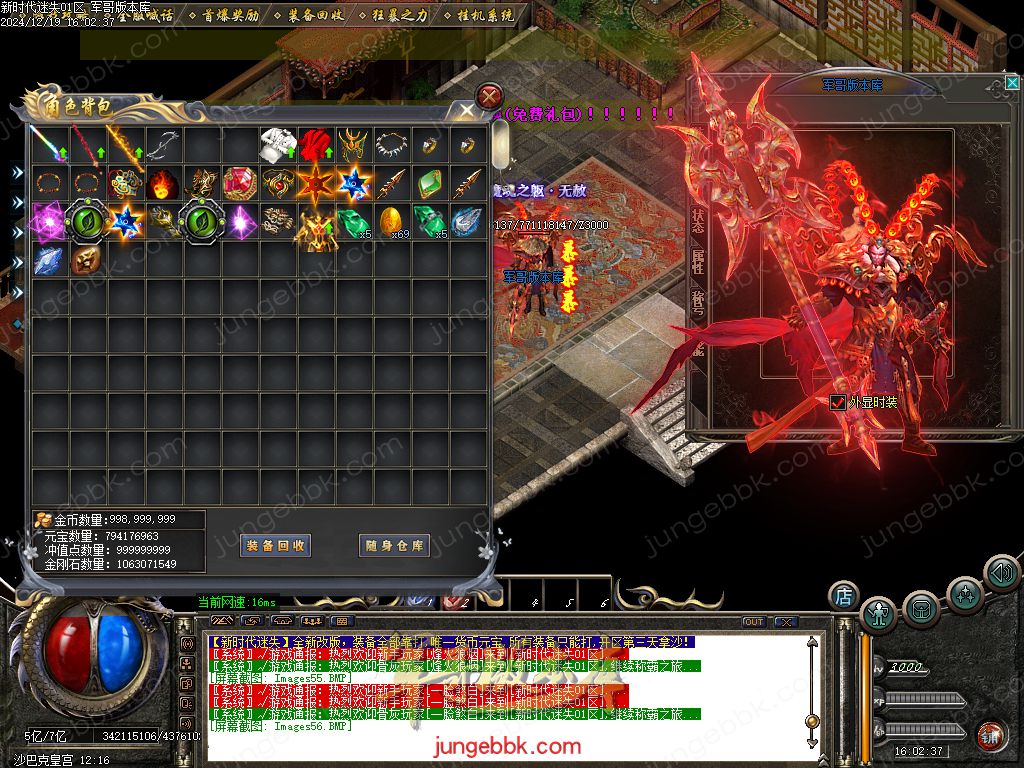Open the 狂暴之力 top menu
The height and width of the screenshot is (768, 1024).
click(x=399, y=15)
